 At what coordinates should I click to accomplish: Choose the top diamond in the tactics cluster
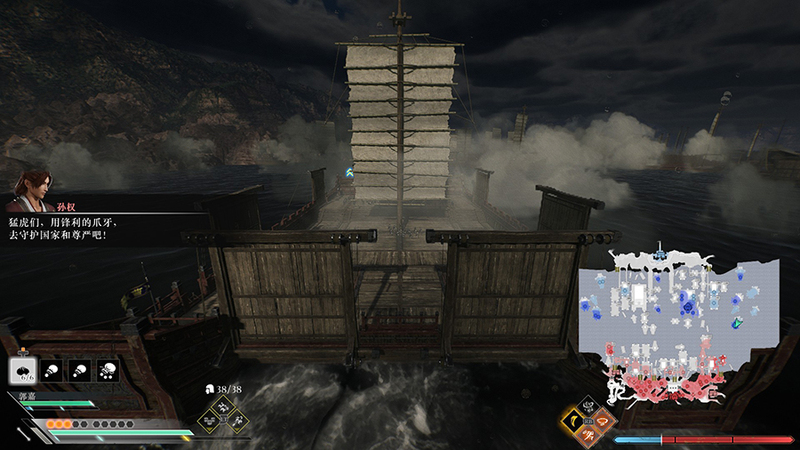(x=222, y=407)
